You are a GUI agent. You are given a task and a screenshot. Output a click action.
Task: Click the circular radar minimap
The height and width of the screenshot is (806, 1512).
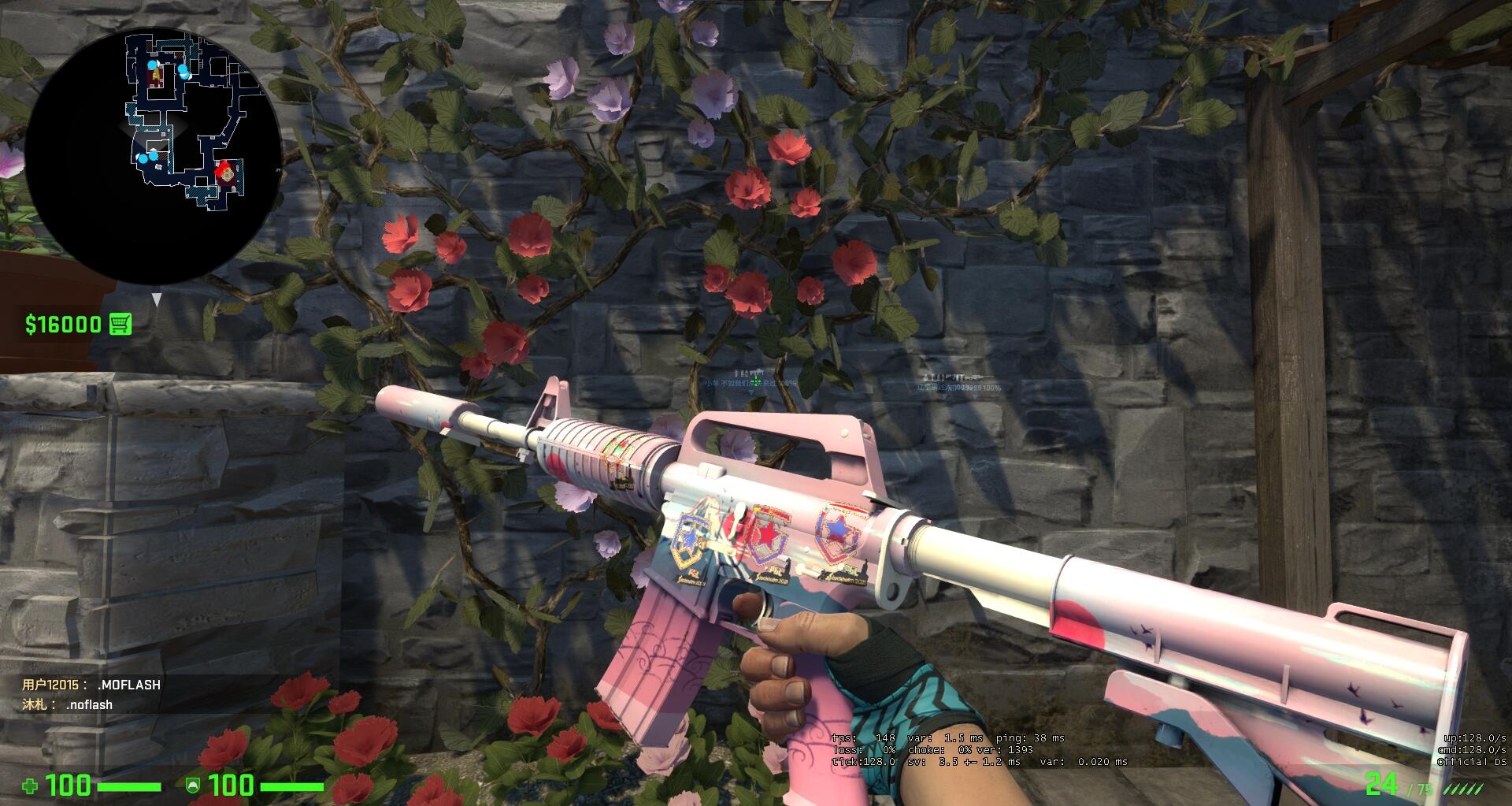[x=153, y=154]
